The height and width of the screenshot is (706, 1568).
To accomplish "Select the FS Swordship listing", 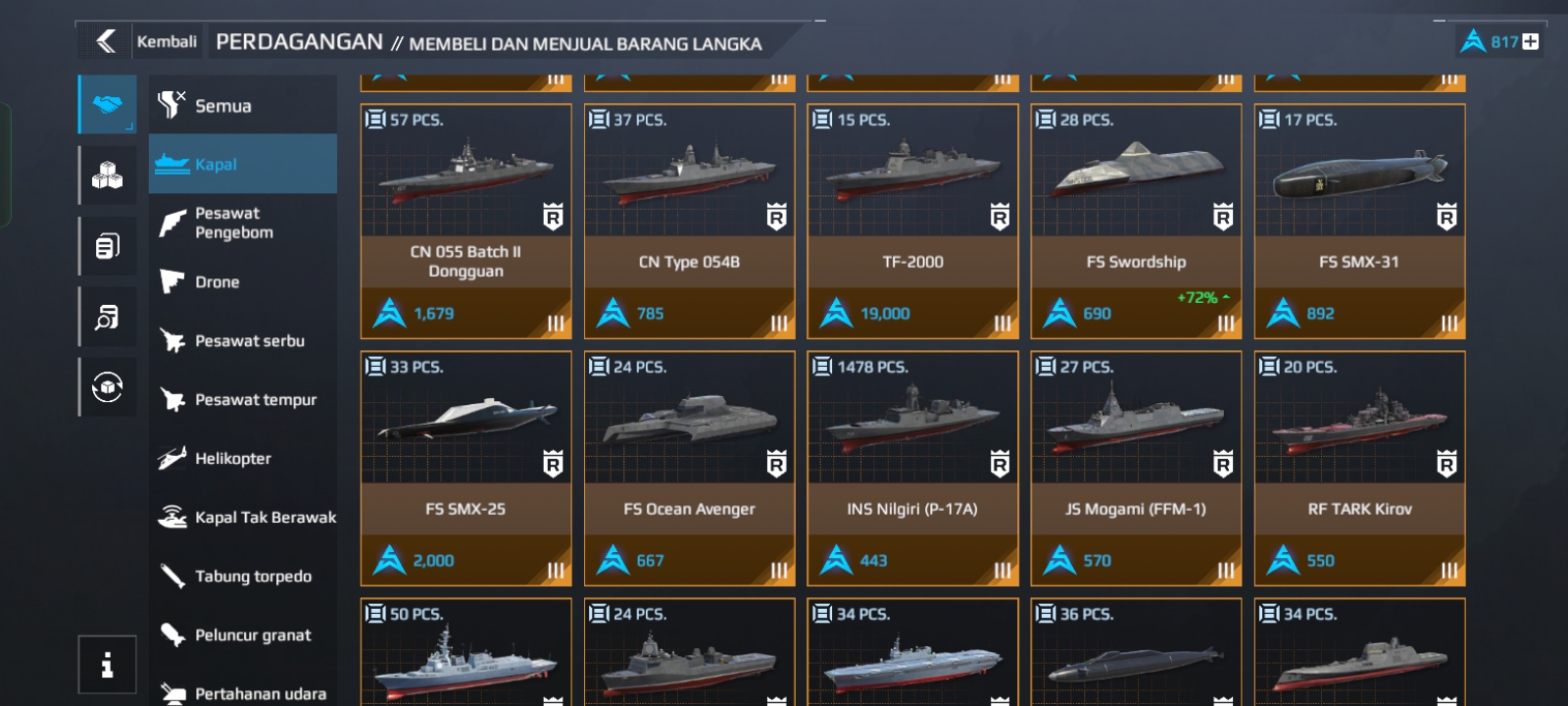I will pos(1136,221).
